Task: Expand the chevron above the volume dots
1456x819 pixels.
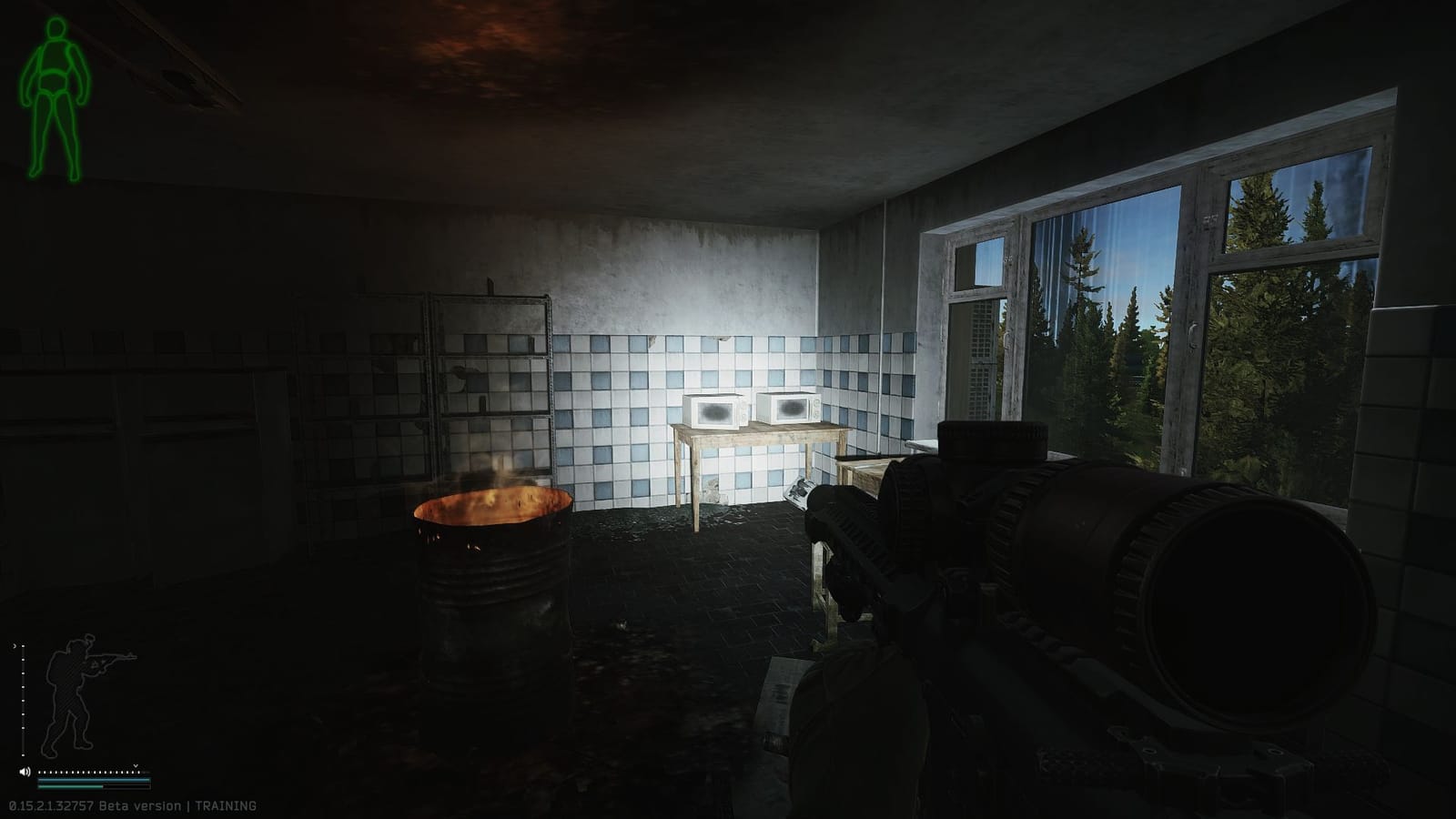Action: pos(135,766)
